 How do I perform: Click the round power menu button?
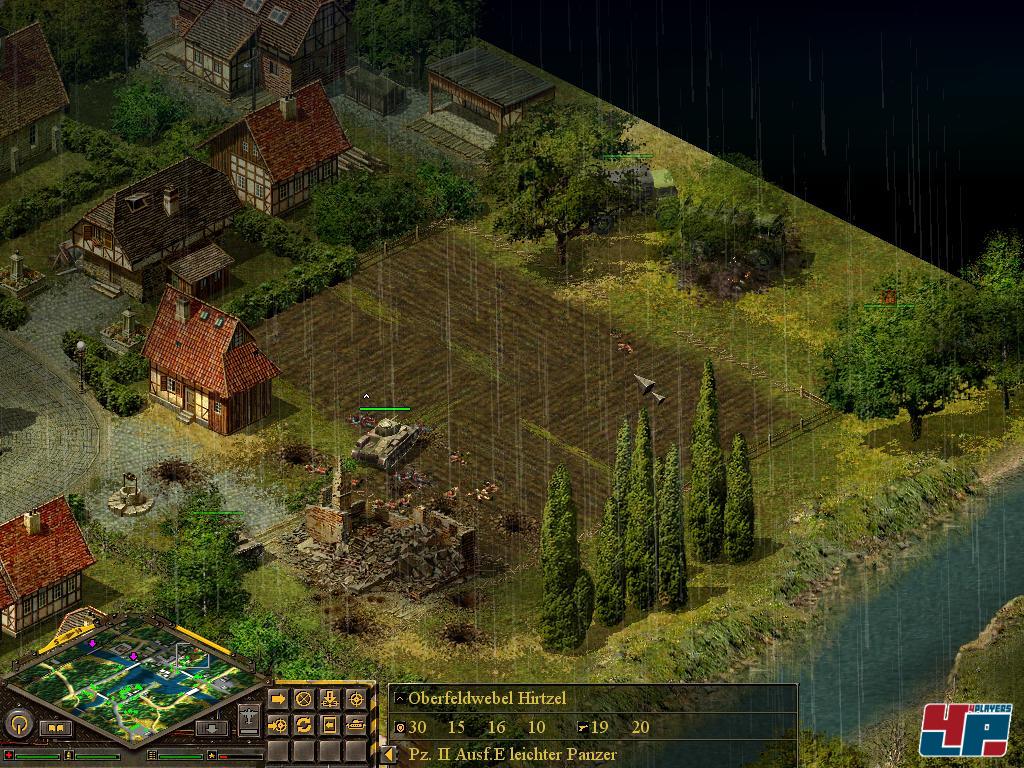pyautogui.click(x=17, y=723)
